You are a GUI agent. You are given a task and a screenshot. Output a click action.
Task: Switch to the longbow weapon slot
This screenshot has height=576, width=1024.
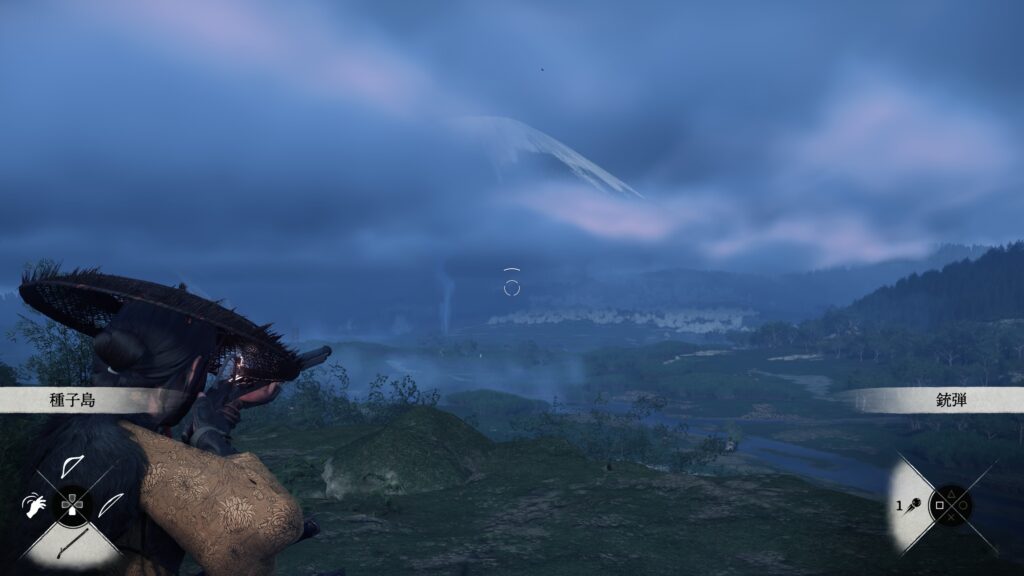[110, 504]
